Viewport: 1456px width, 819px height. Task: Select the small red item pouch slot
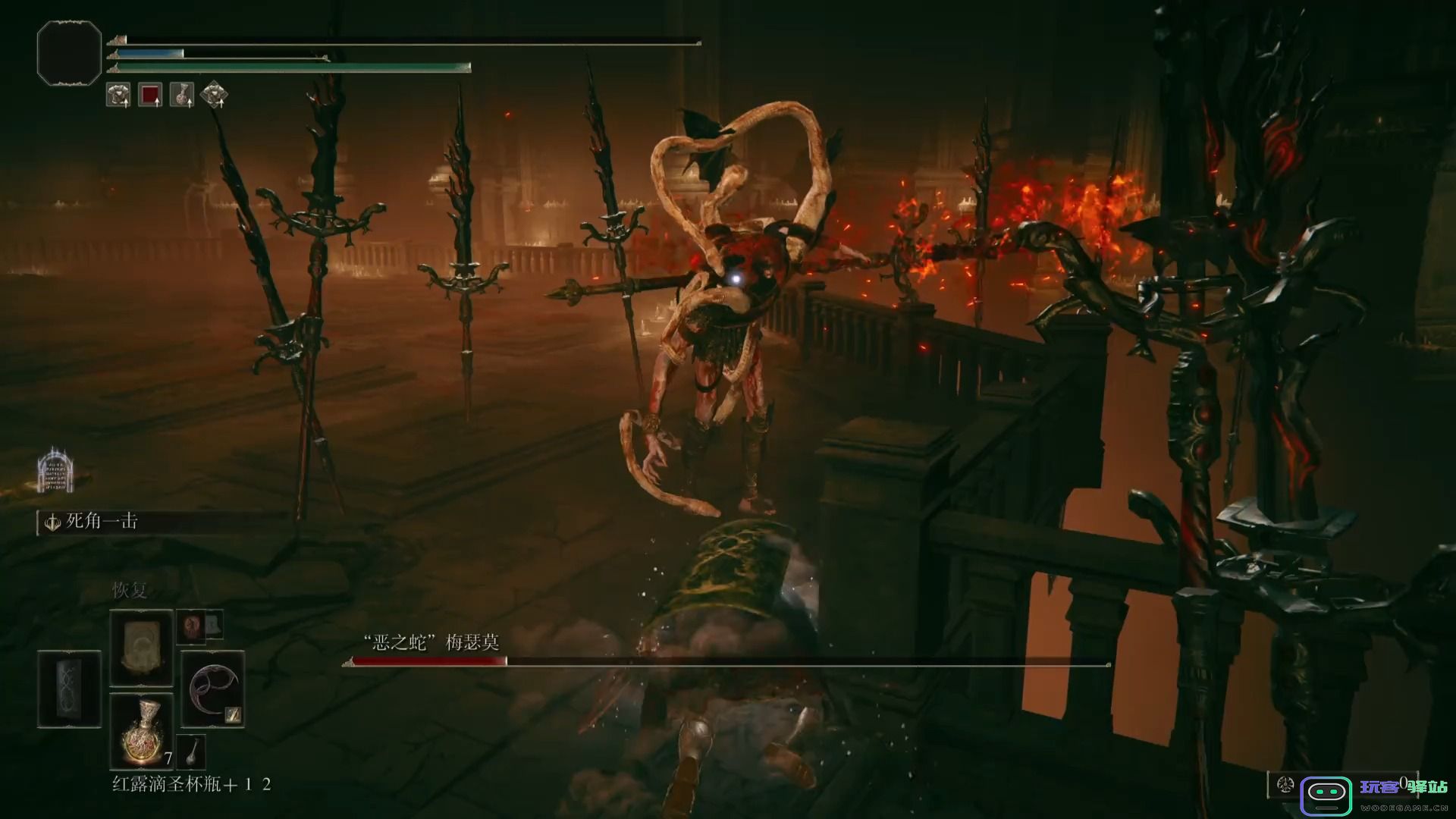(x=190, y=626)
